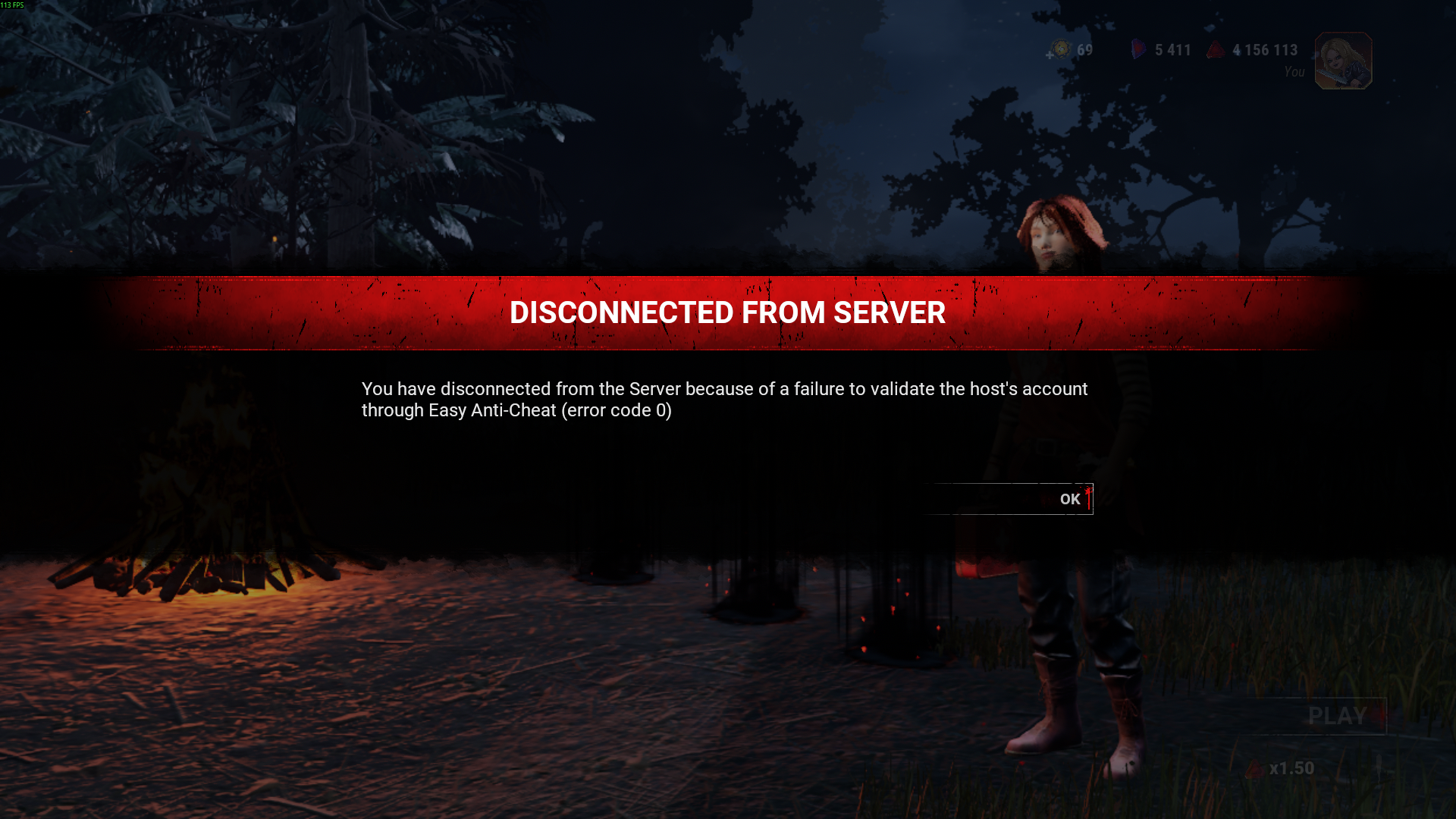
Task: Click the x1.50 multiplier label
Action: tap(1293, 767)
